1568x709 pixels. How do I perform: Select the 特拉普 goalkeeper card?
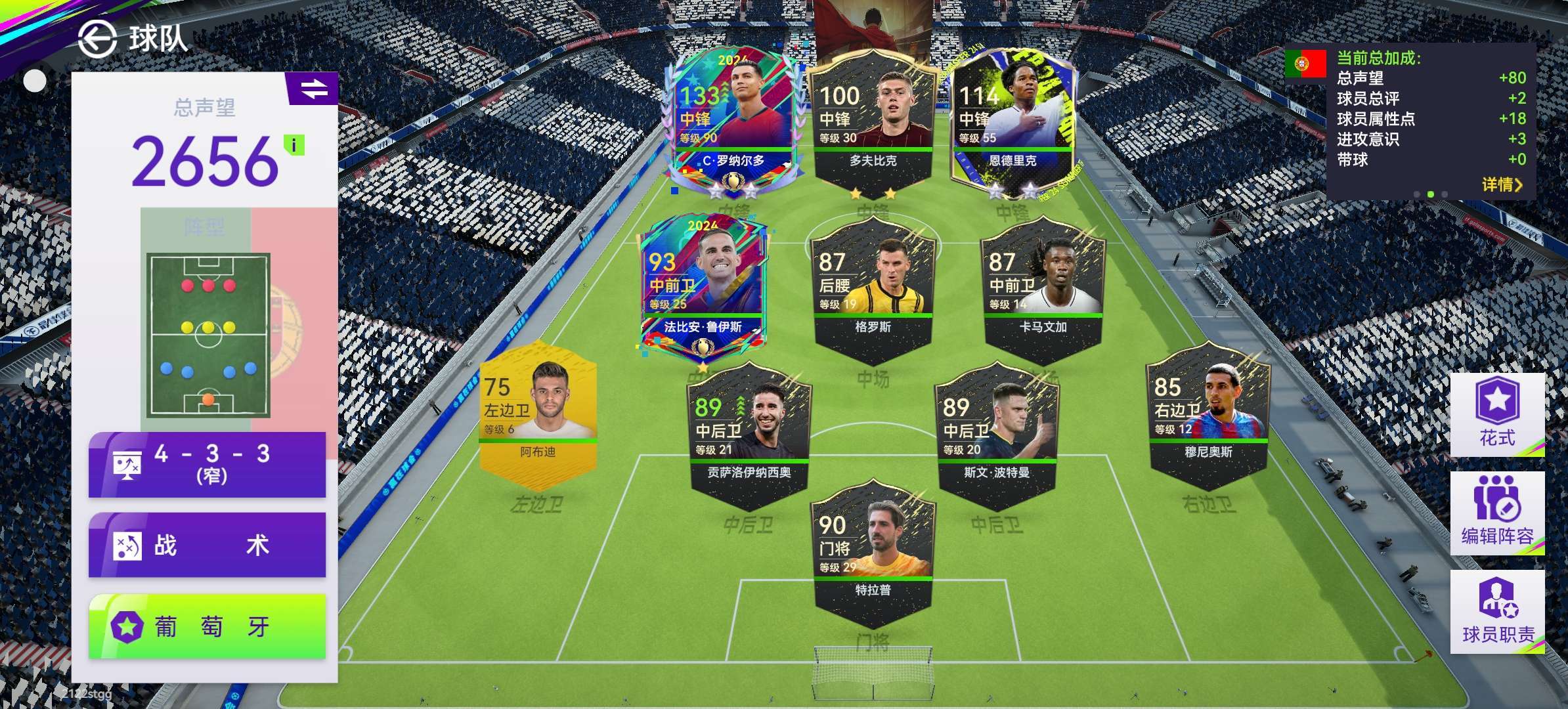873,553
